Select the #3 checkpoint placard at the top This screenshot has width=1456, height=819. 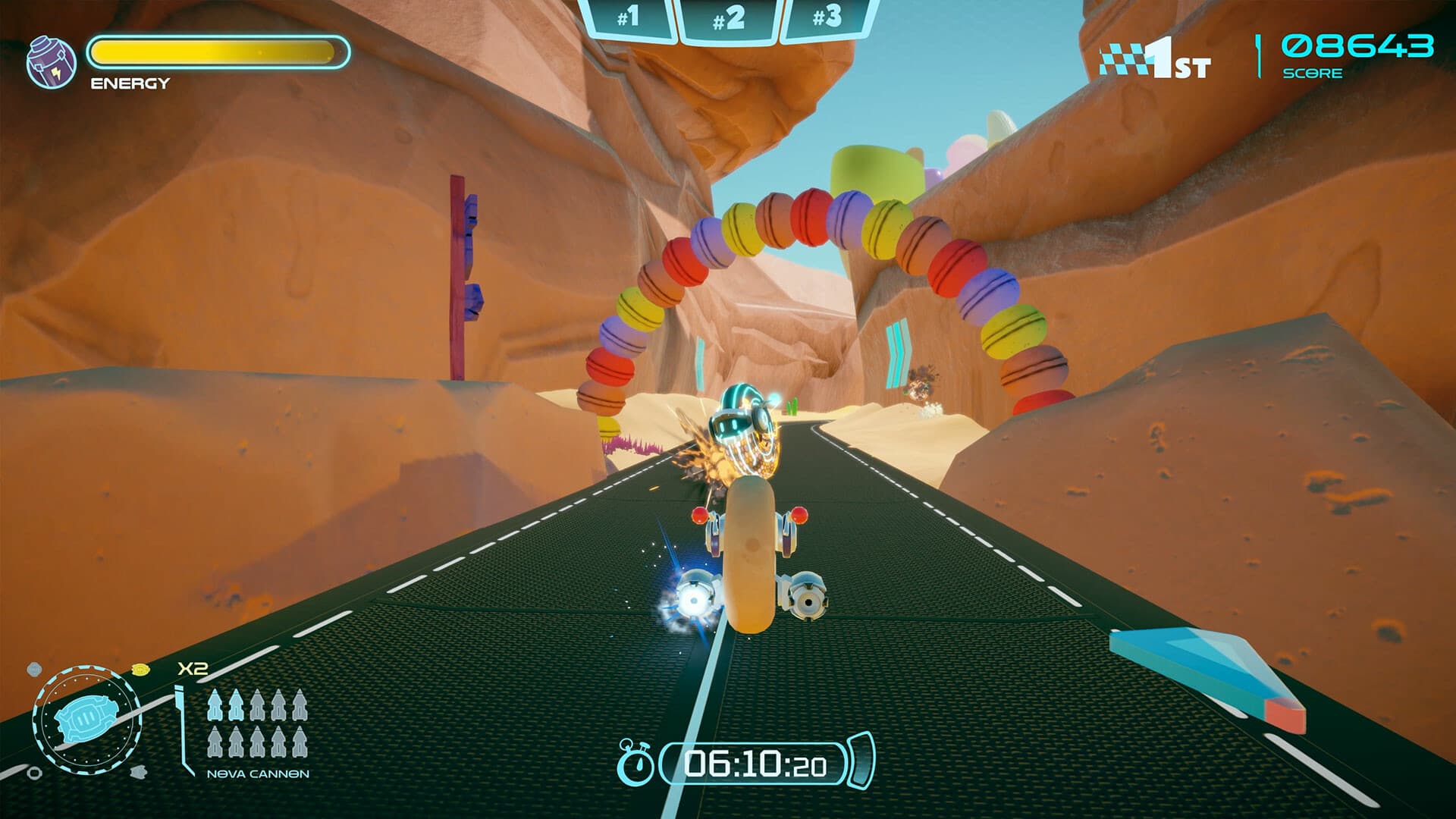pos(826,17)
